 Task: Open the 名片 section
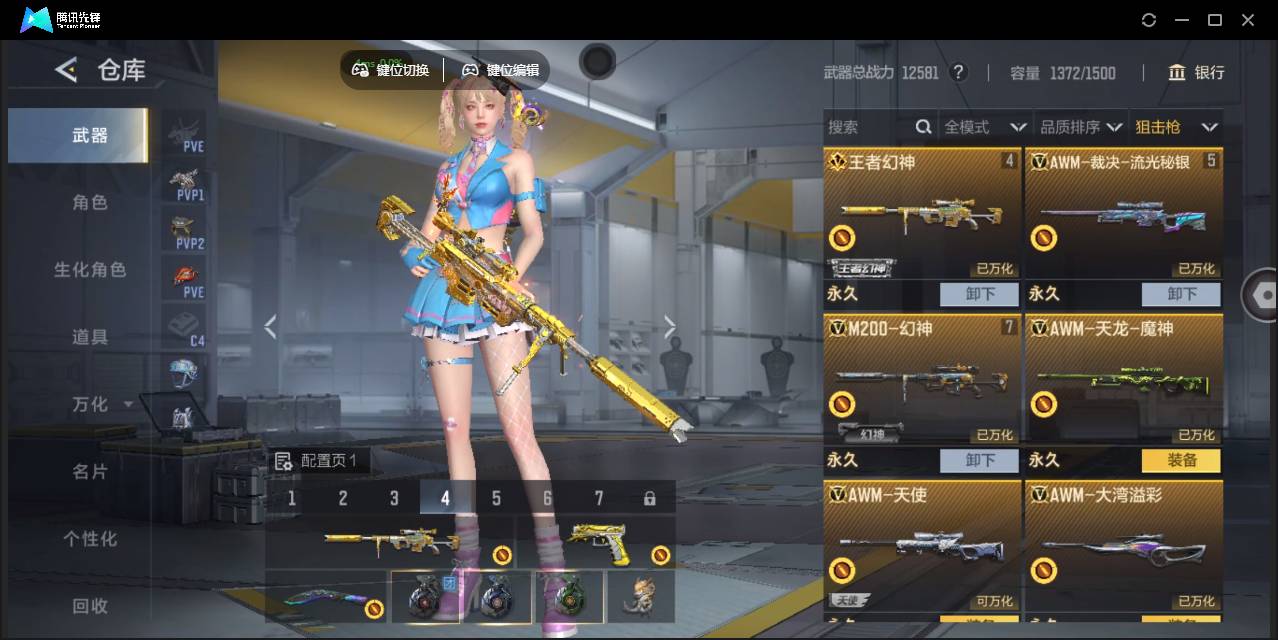(x=89, y=471)
